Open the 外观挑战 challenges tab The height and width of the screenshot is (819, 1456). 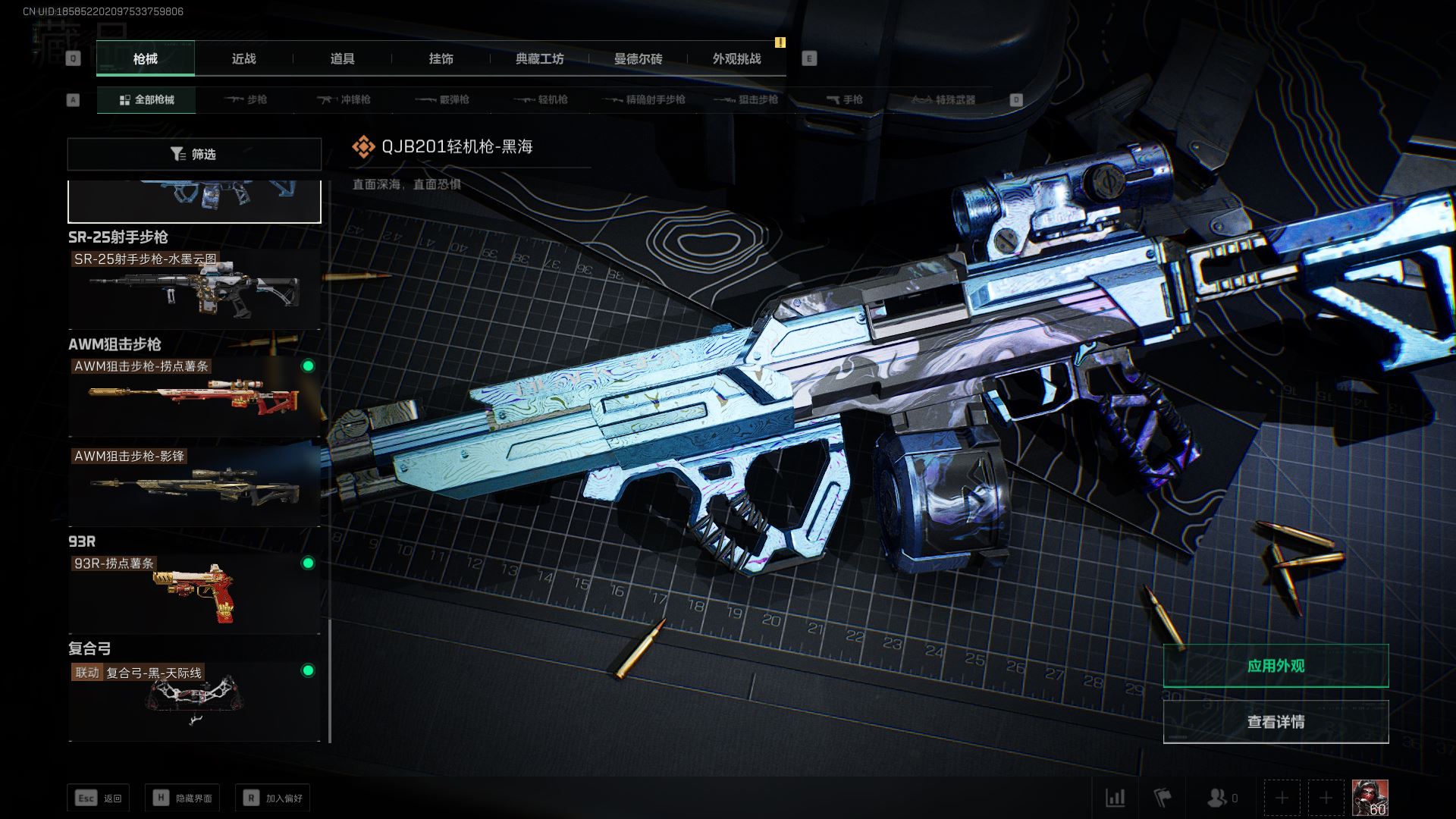[x=736, y=59]
